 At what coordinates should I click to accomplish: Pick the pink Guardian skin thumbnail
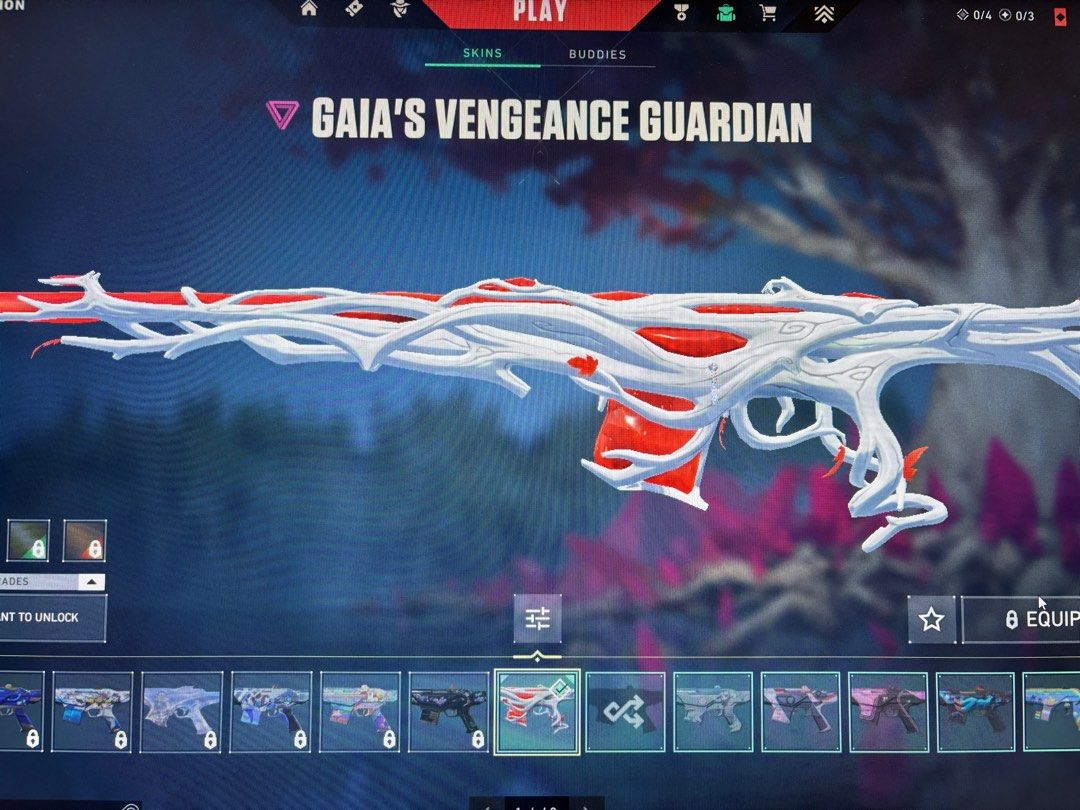(888, 711)
